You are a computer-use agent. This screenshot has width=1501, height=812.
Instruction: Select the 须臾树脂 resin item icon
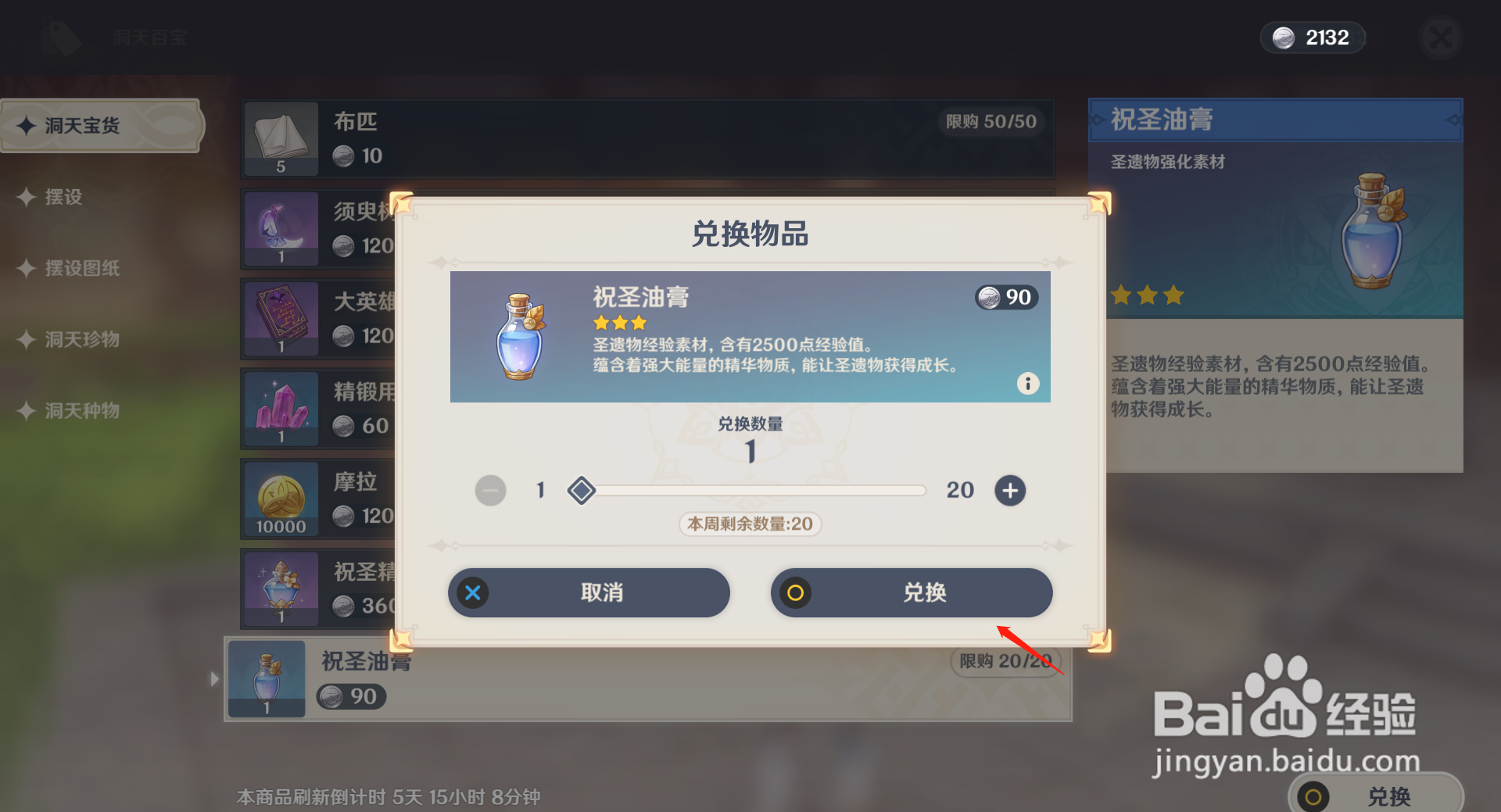tap(281, 227)
